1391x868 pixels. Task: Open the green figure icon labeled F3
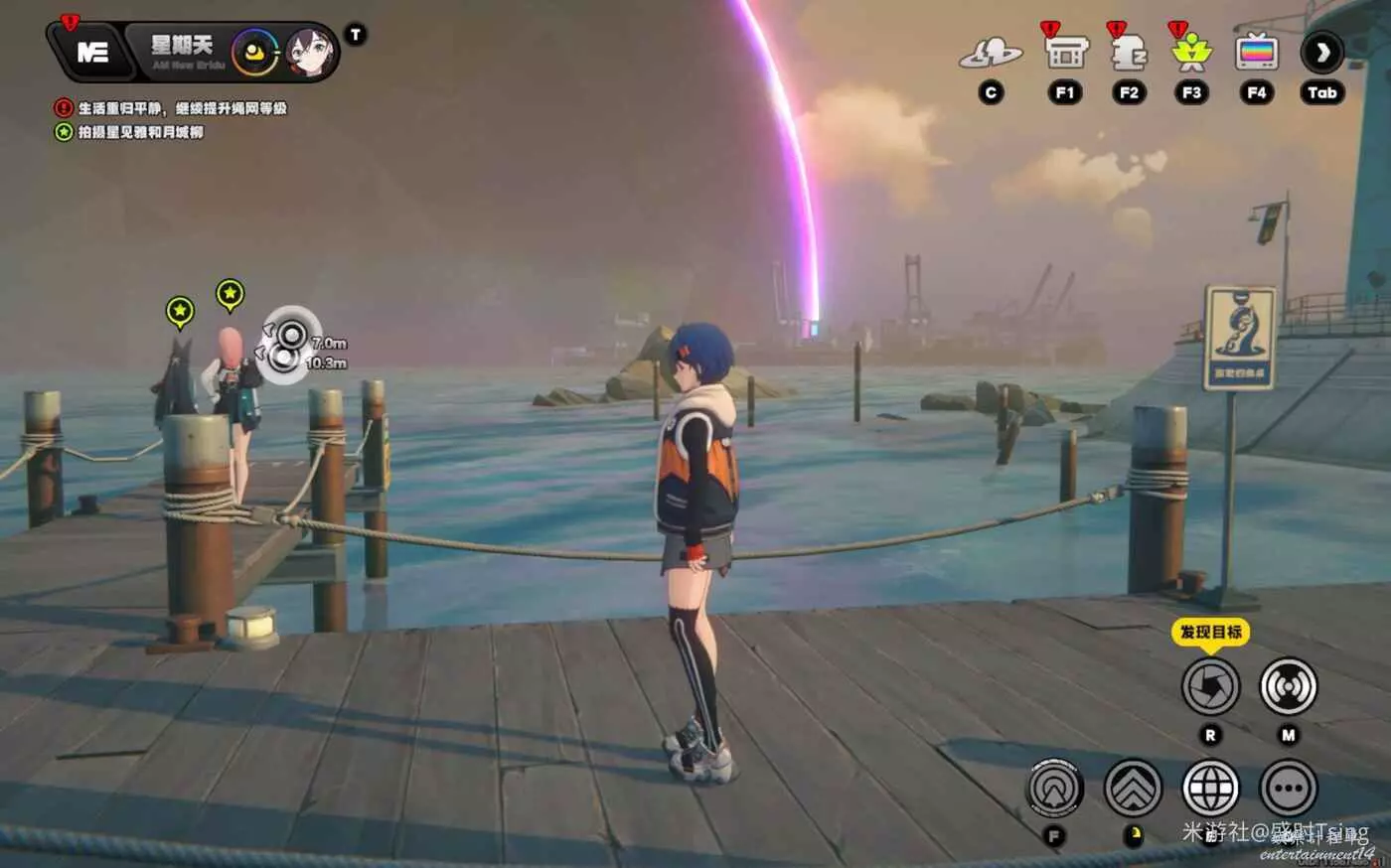click(1191, 52)
